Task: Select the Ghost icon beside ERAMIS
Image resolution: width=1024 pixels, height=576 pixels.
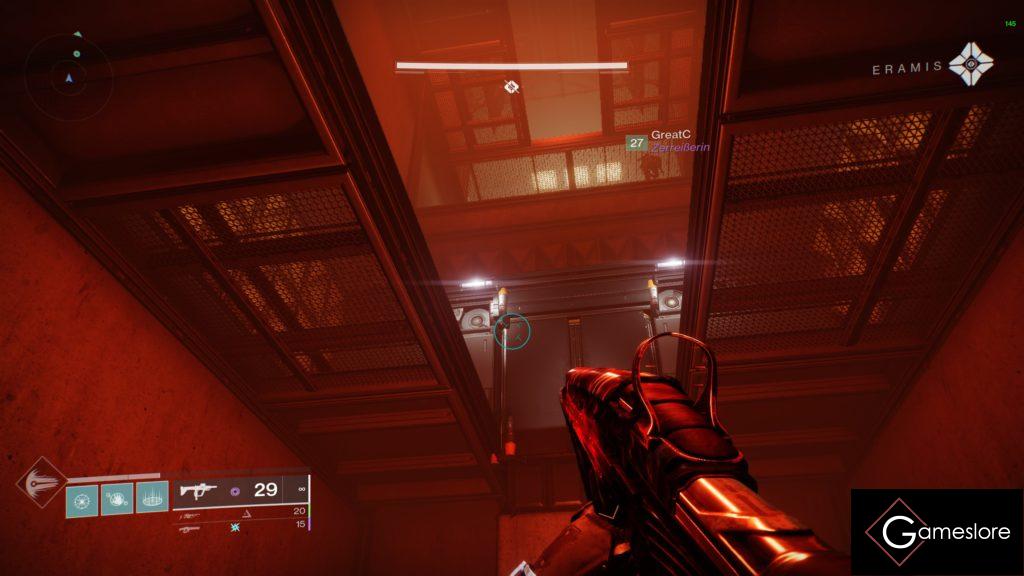Action: click(971, 64)
